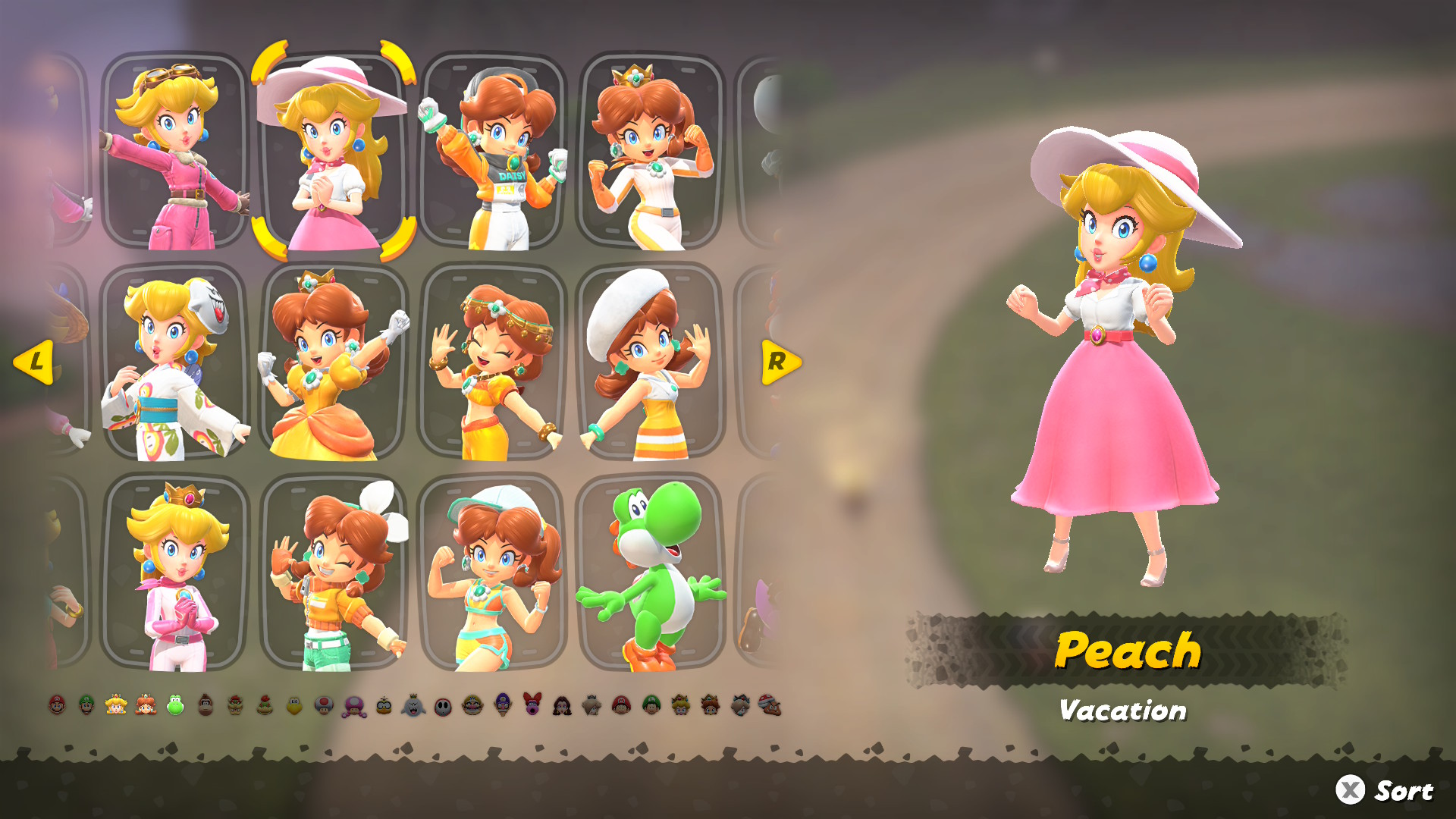The height and width of the screenshot is (819, 1456).
Task: Select Peach in the pink aviator outfit
Action: point(174,152)
